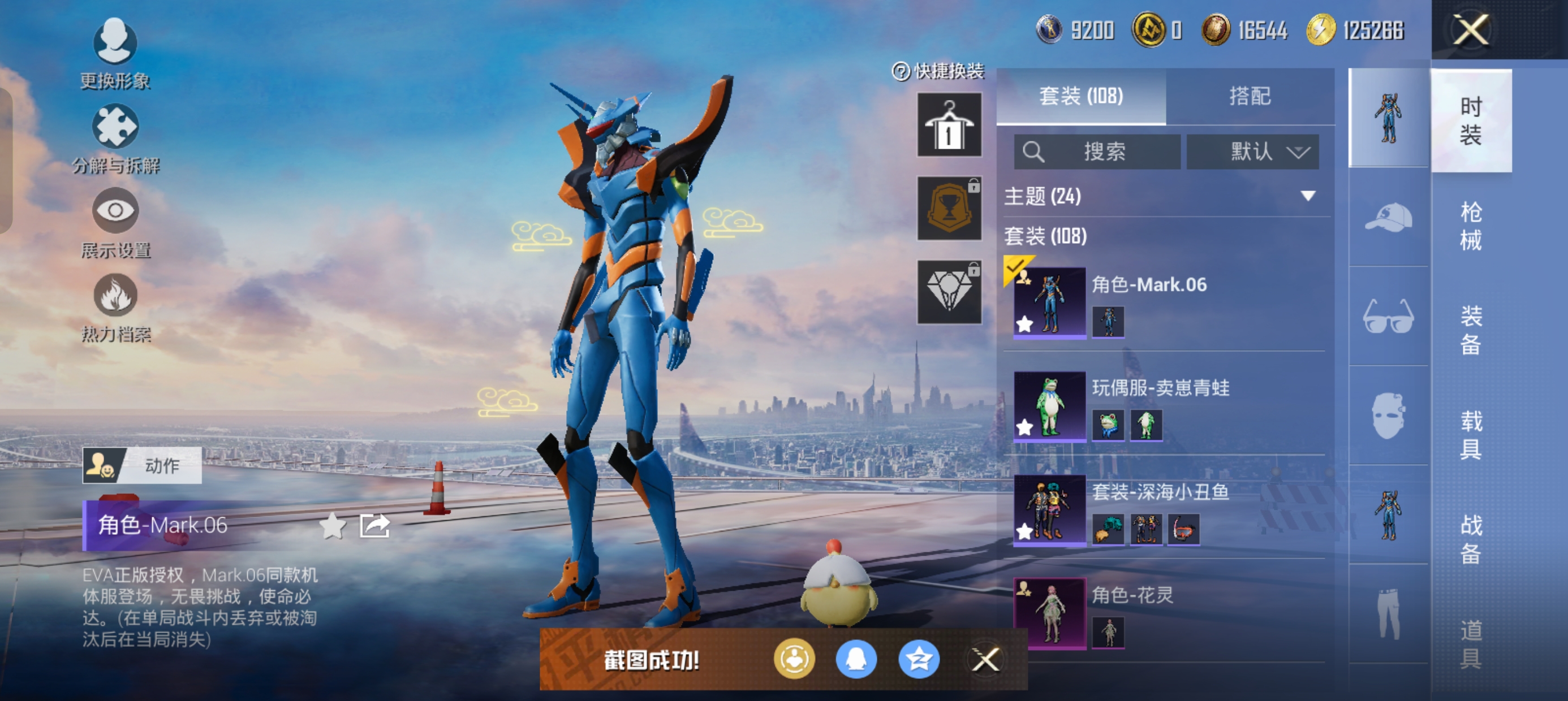Screen dimensions: 1568x701
Task: Share the Mark.06 outfit
Action: [x=374, y=525]
